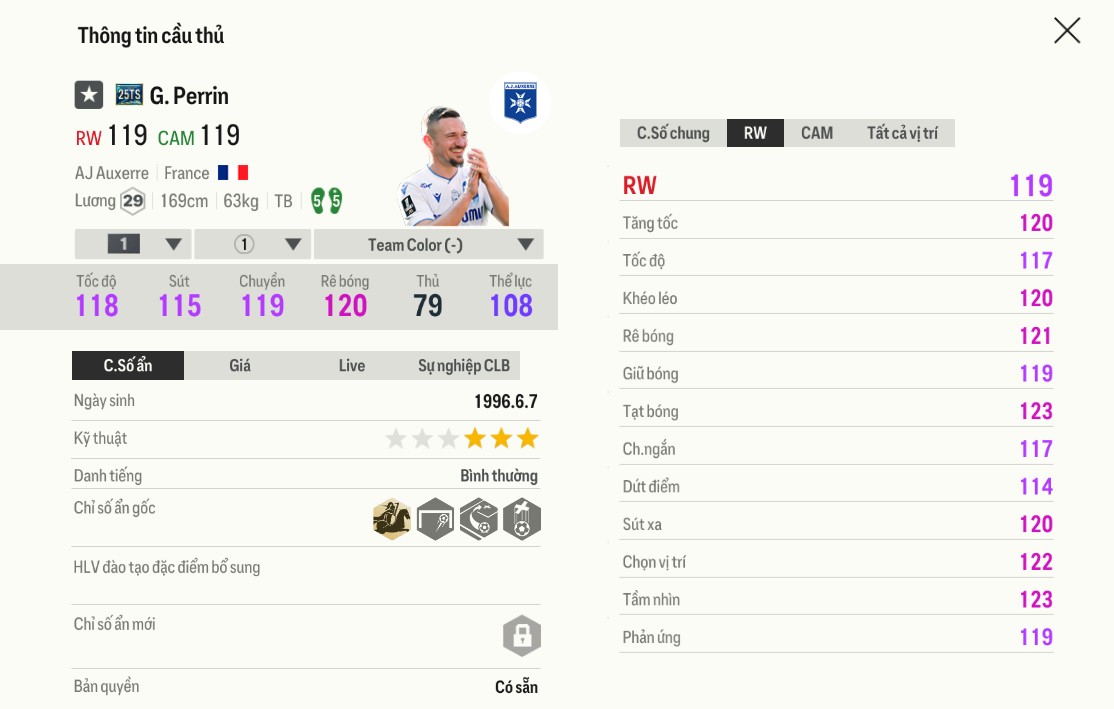Click the 25TS season badge

(129, 95)
